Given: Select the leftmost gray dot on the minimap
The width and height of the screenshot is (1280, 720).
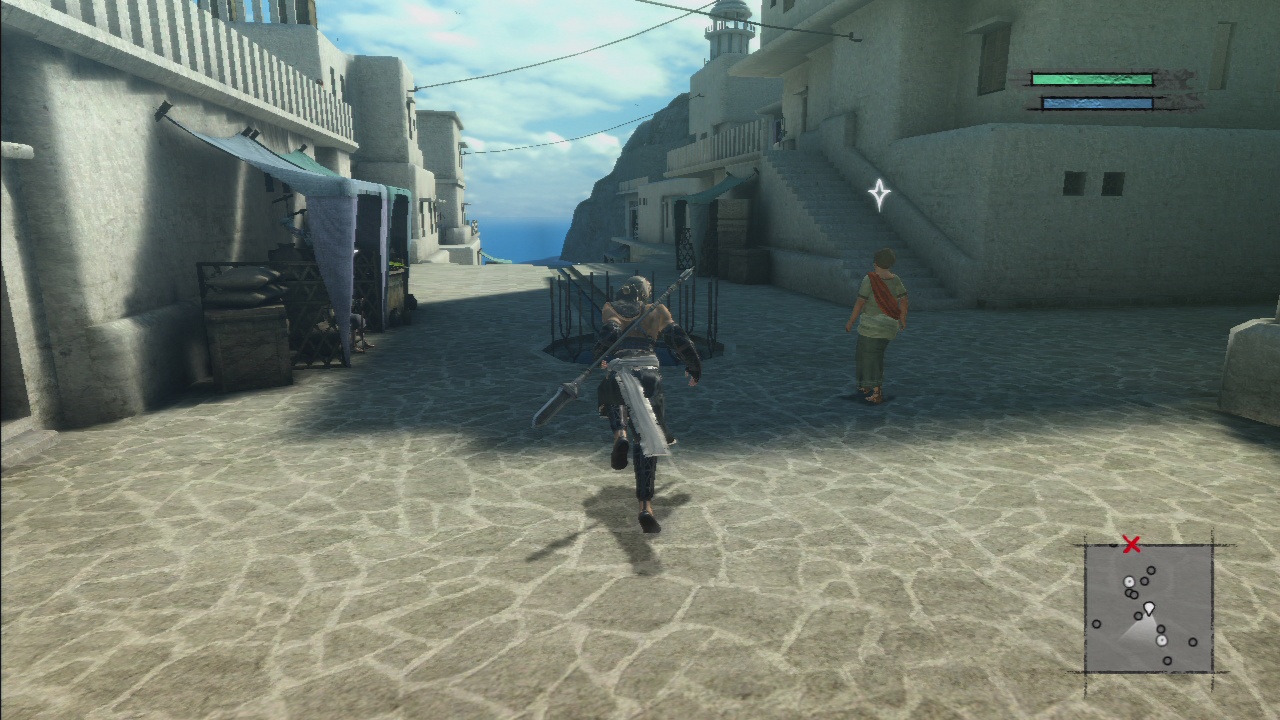Looking at the screenshot, I should (x=1097, y=623).
